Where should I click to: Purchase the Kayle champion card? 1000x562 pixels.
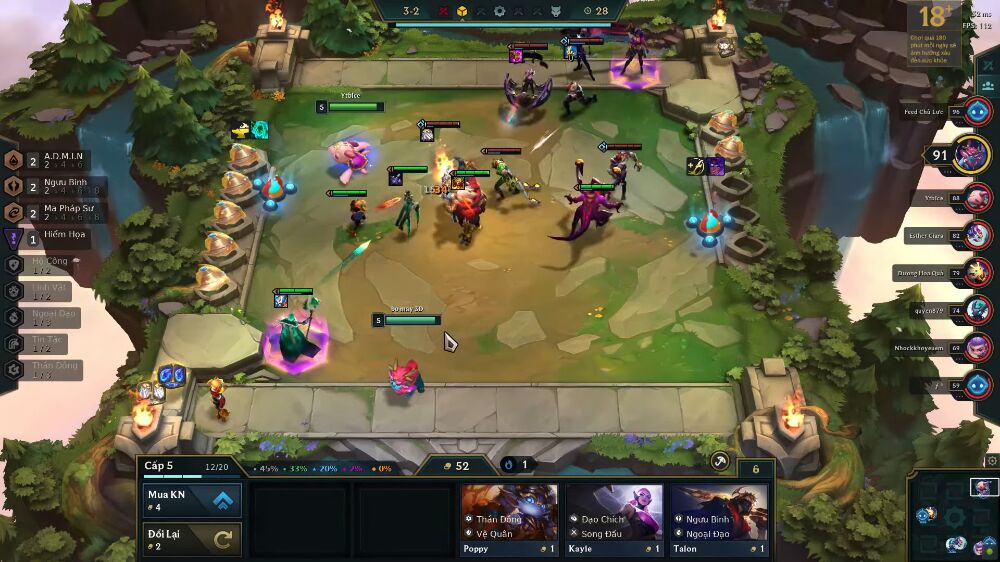tap(613, 520)
